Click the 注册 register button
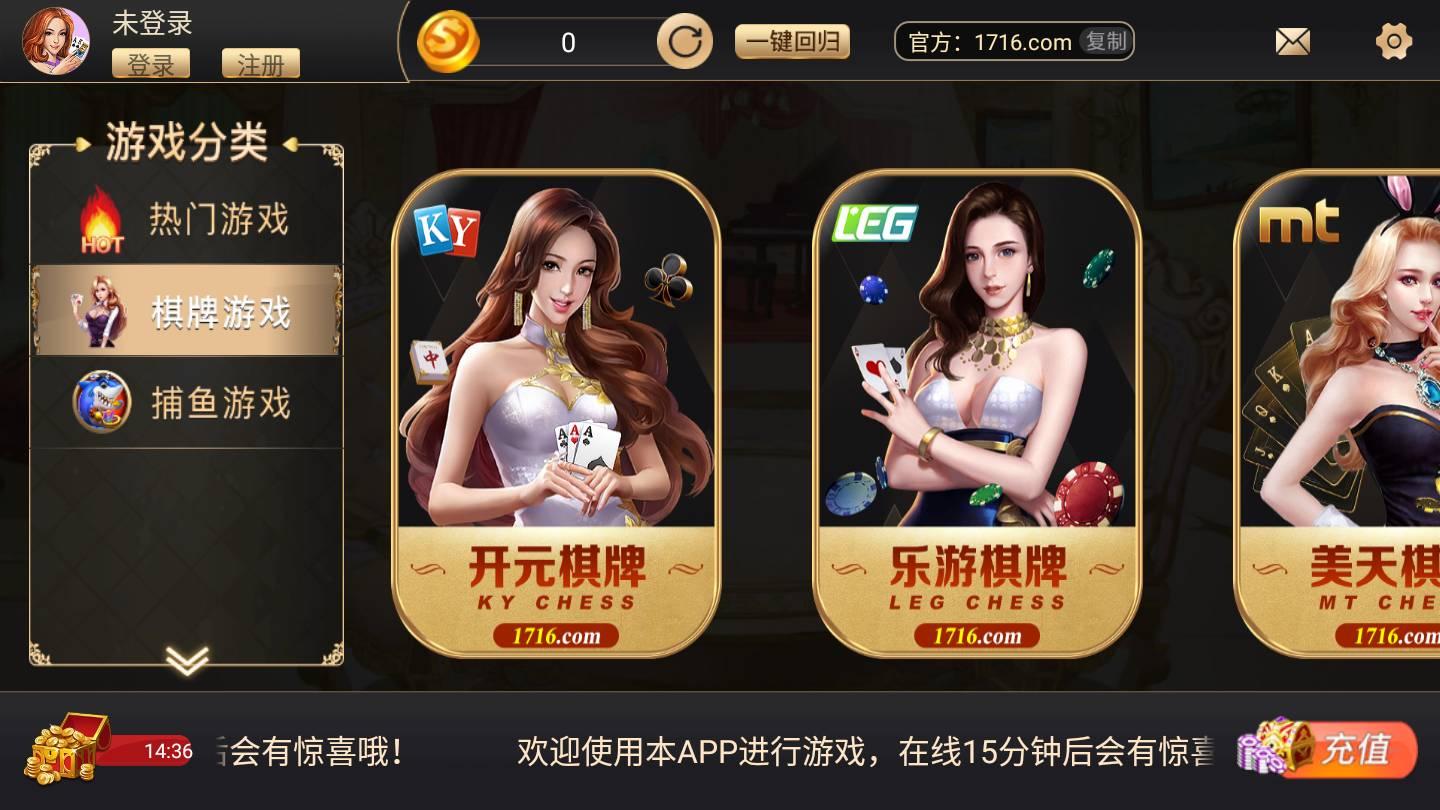1440x810 pixels. [x=262, y=64]
